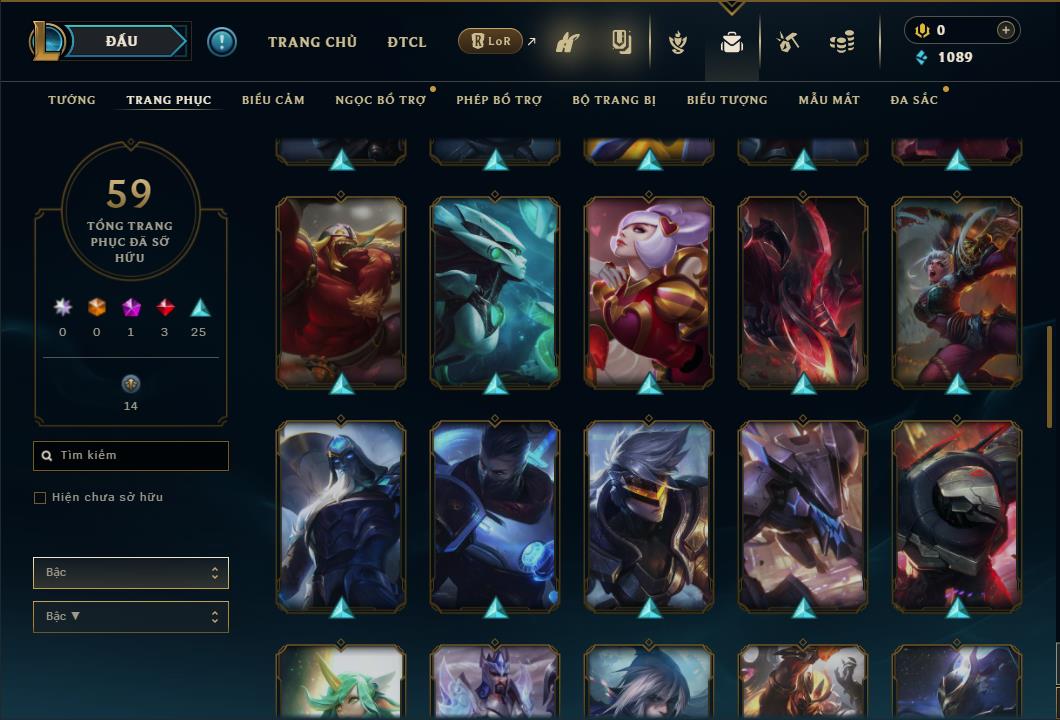Show the PHÉP BỔ TRỢ tab
Image resolution: width=1060 pixels, height=720 pixels.
tap(499, 100)
